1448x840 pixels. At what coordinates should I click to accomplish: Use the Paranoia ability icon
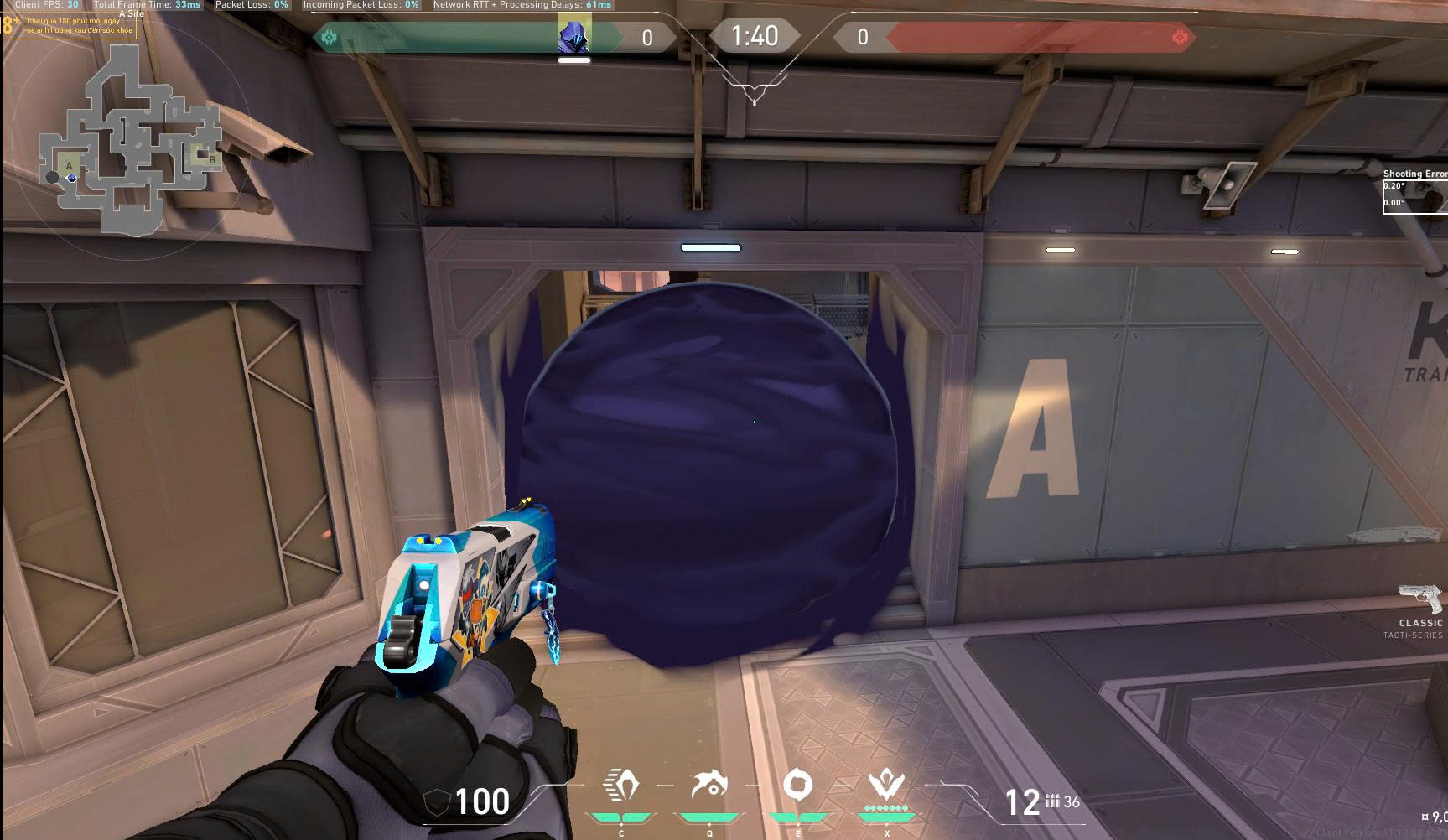tap(709, 786)
